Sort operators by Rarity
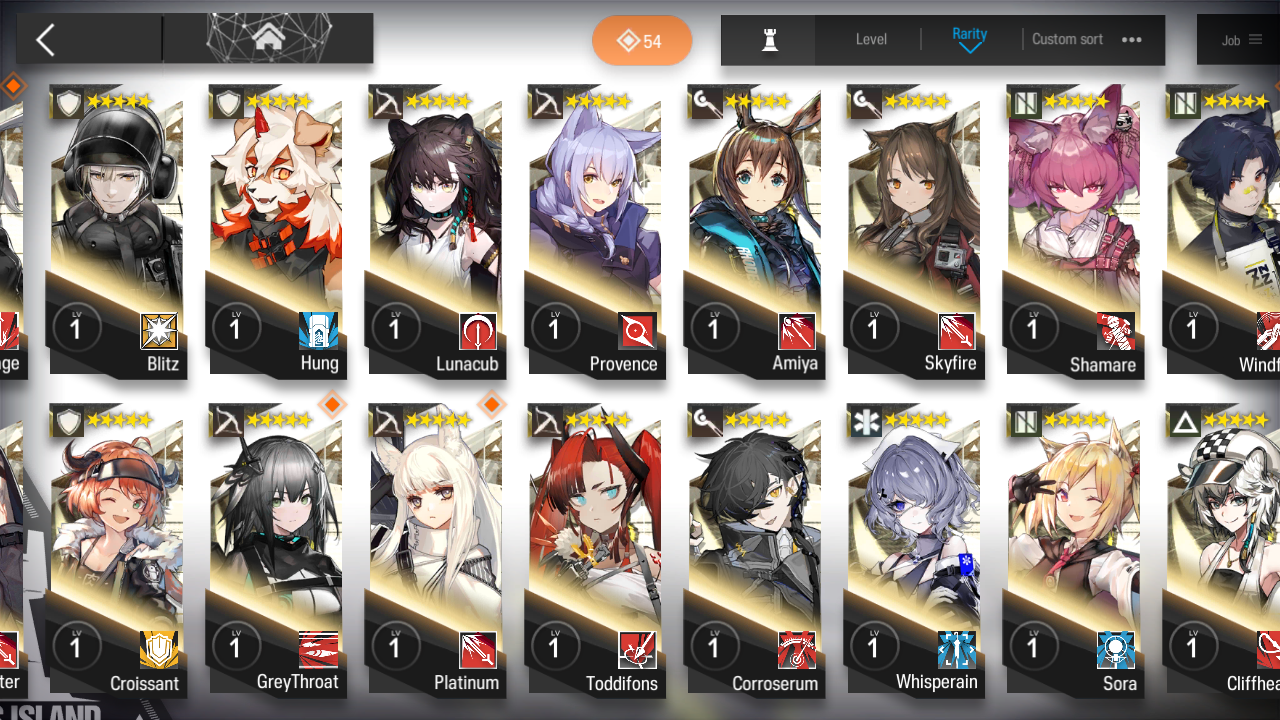This screenshot has width=1280, height=720. (969, 40)
